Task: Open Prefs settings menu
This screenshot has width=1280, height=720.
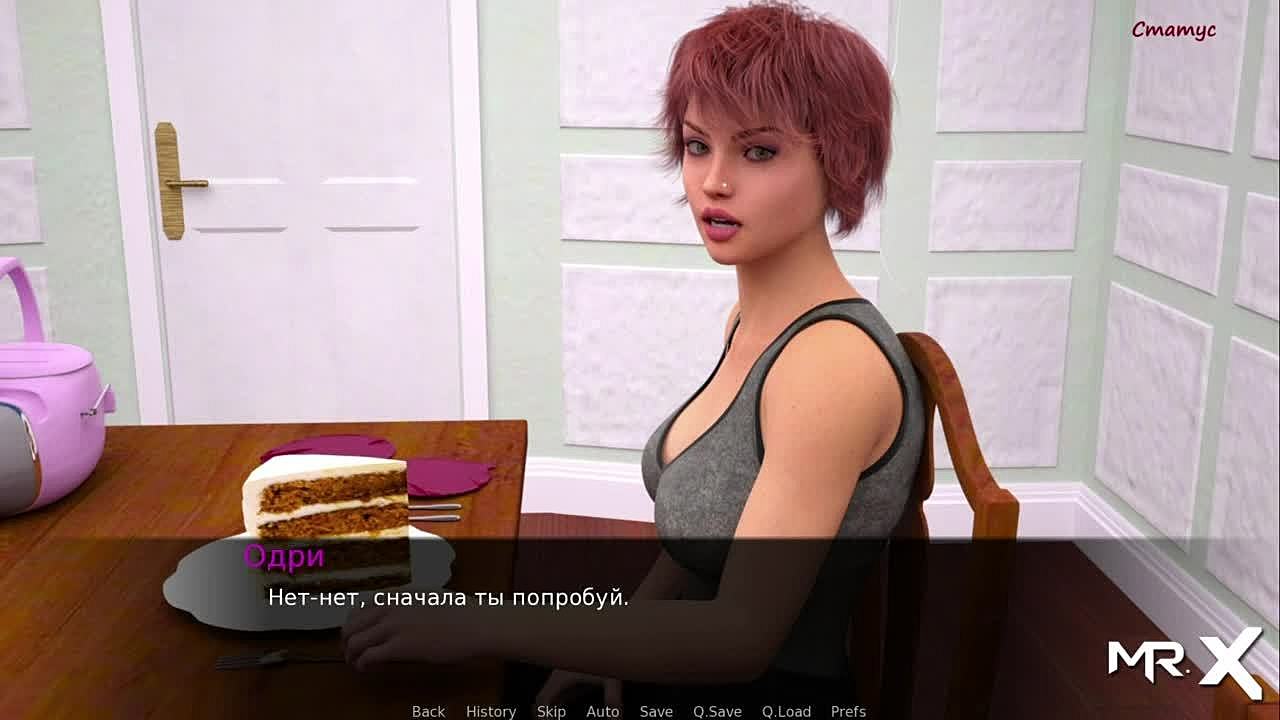Action: [848, 711]
